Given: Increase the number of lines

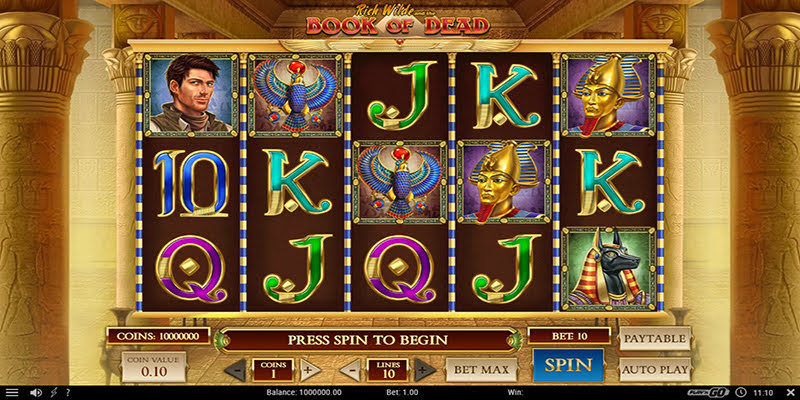Looking at the screenshot, I should coord(424,369).
